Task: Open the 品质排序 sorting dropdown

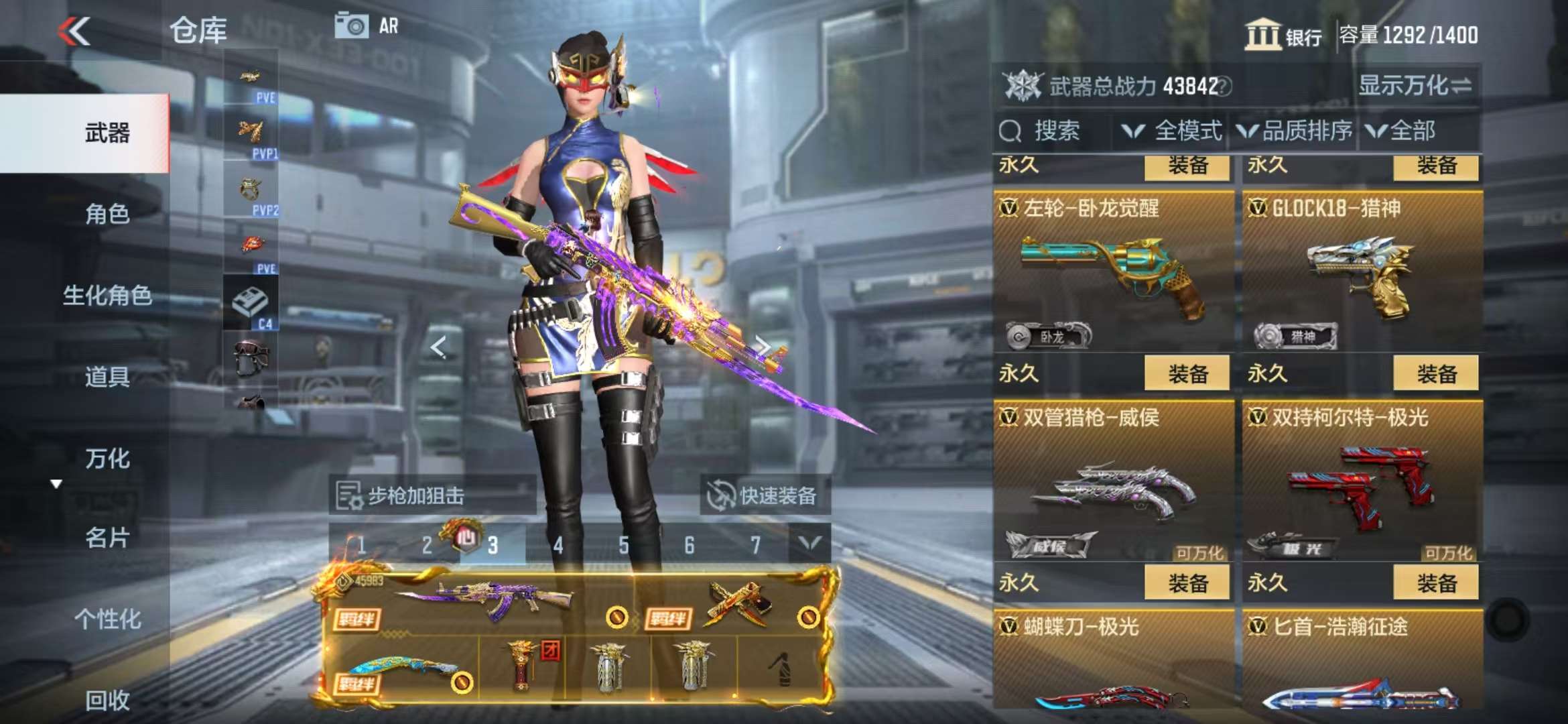Action: point(1295,131)
